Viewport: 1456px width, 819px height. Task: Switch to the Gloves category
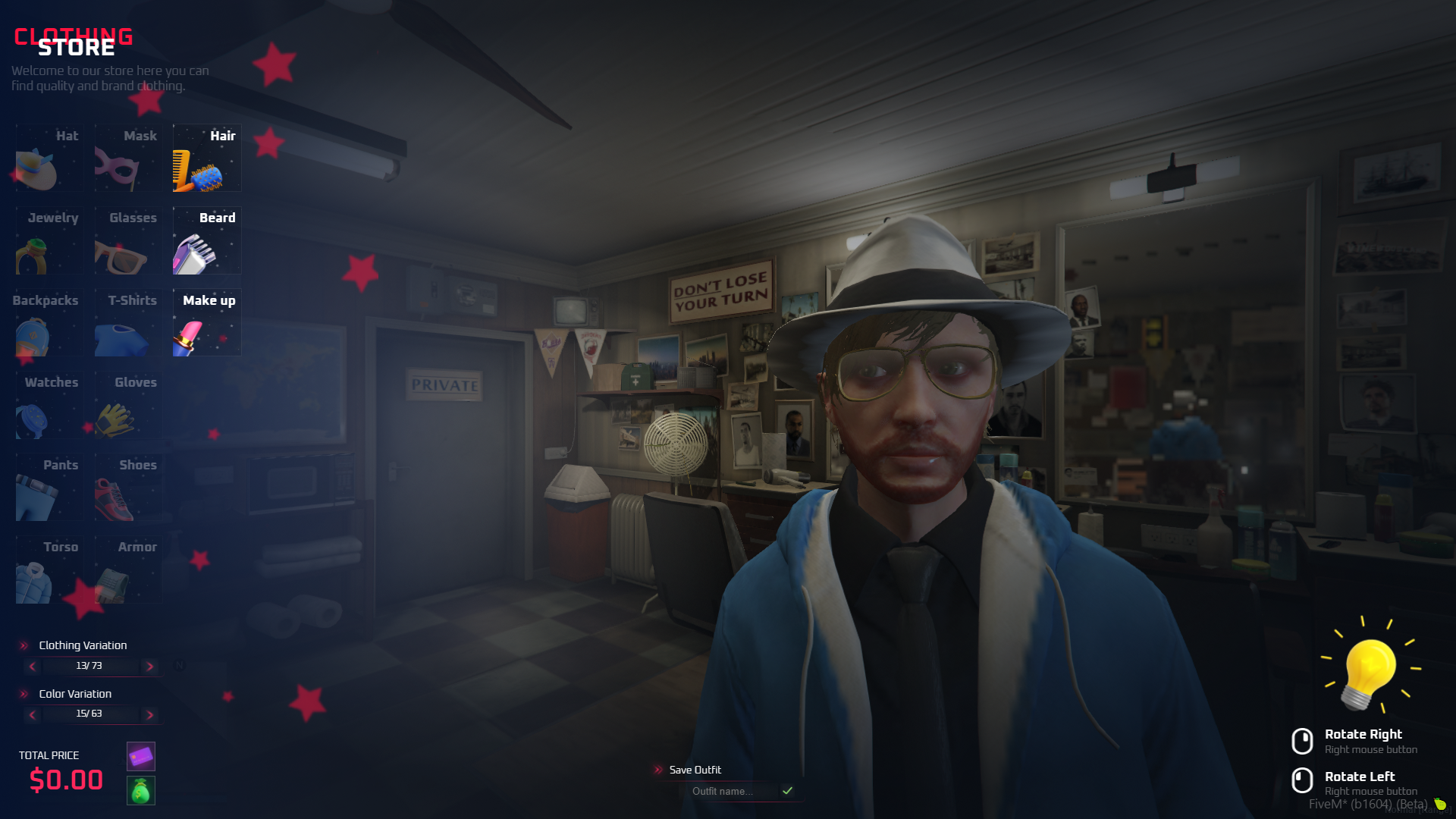[x=128, y=406]
